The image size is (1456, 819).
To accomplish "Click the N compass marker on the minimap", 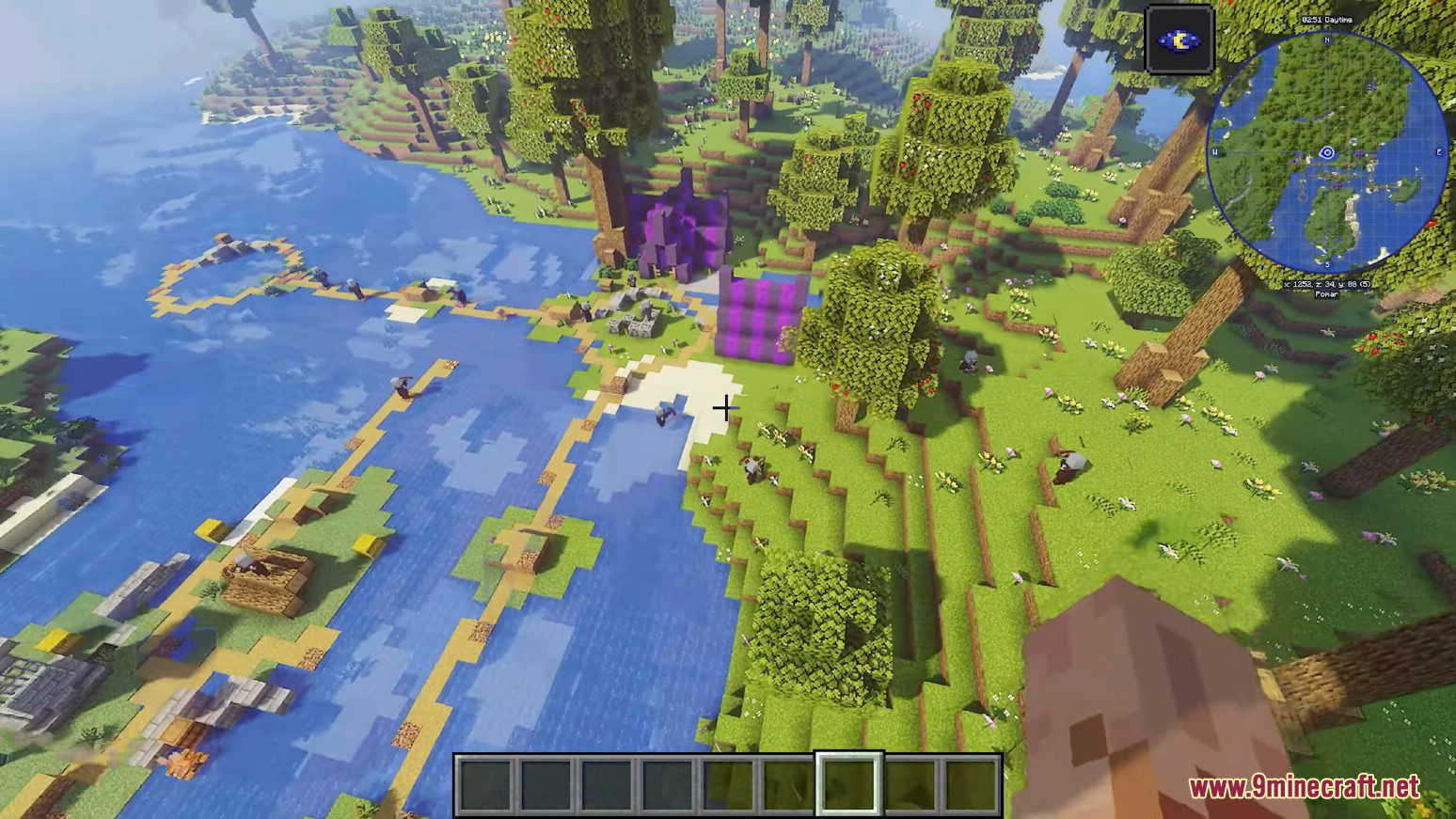I will (1325, 40).
